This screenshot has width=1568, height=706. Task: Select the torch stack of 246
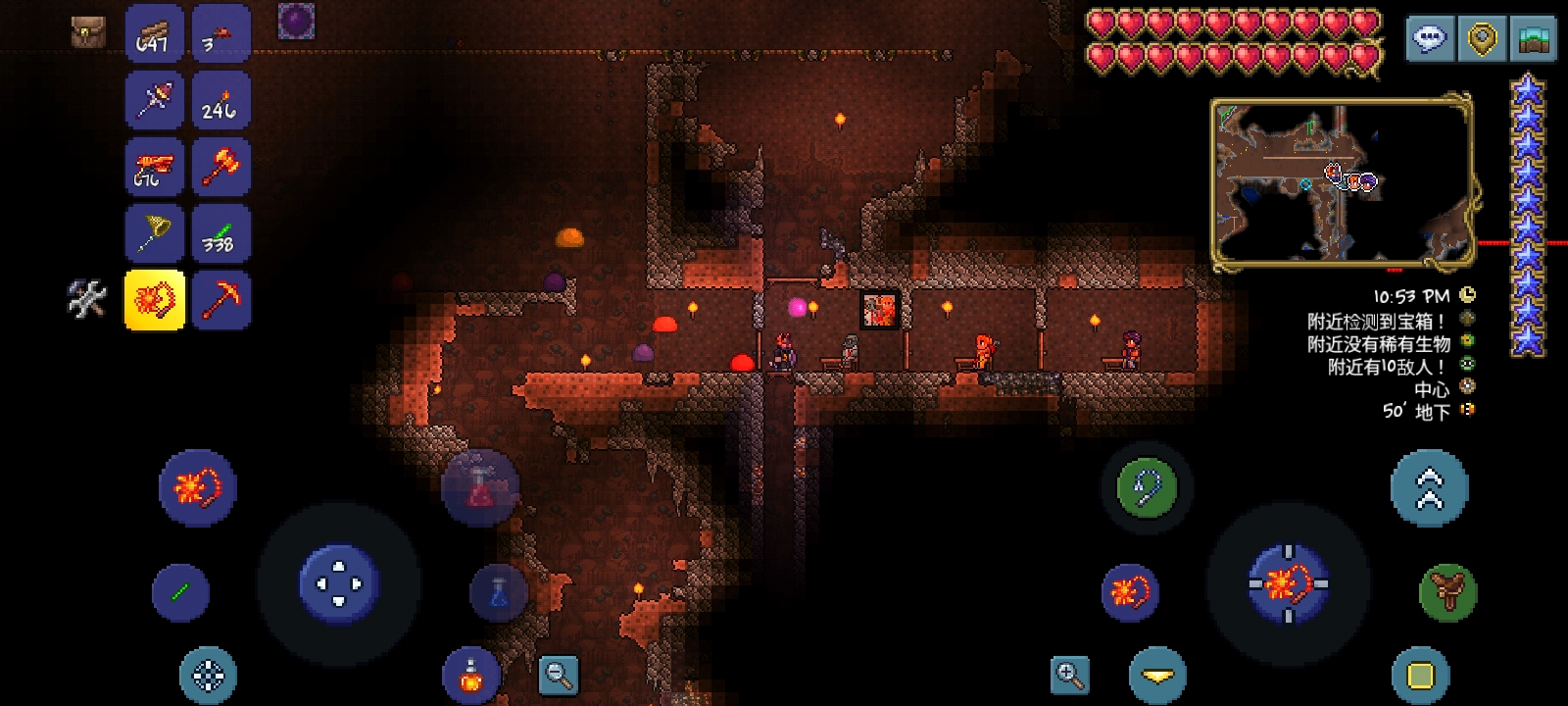point(220,101)
